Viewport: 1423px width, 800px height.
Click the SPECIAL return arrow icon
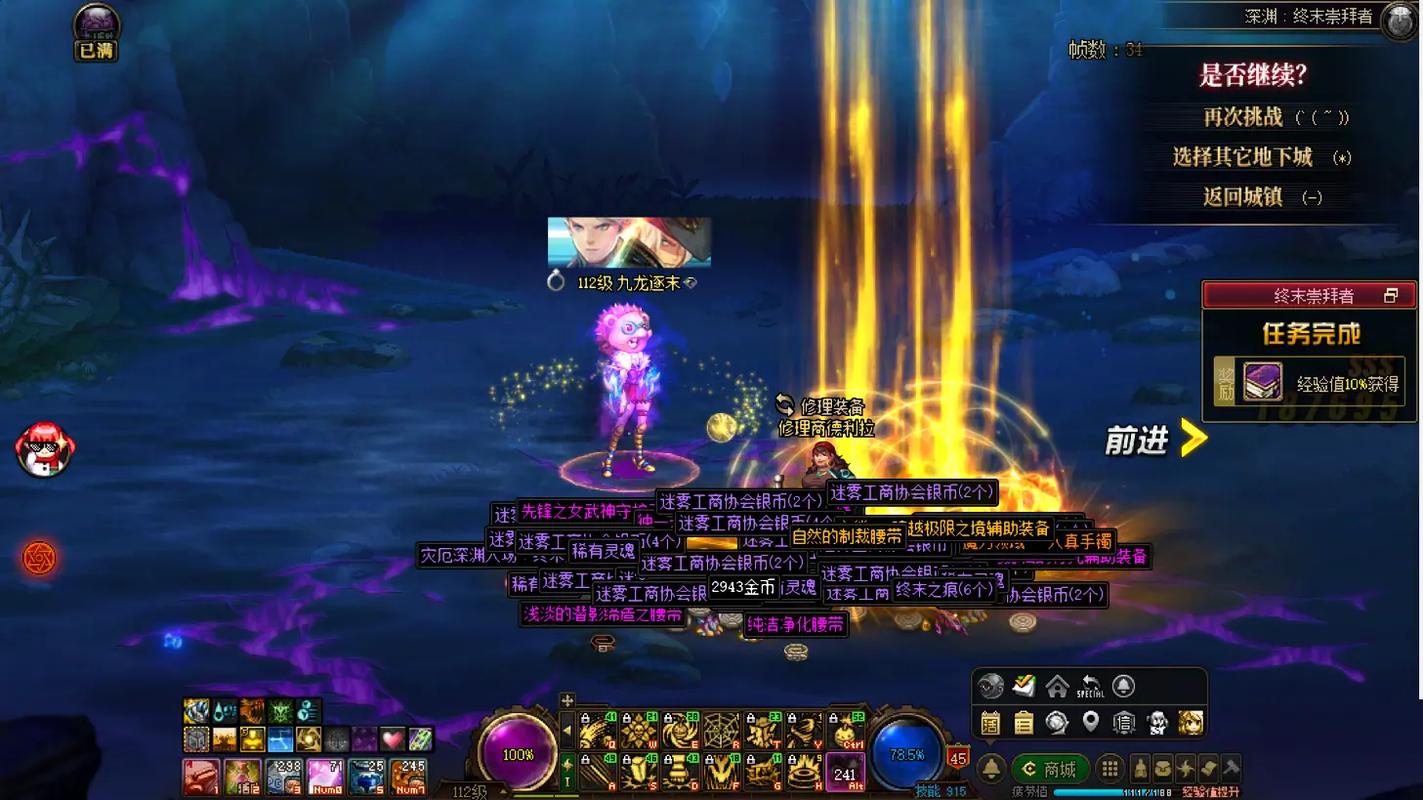coord(1090,687)
